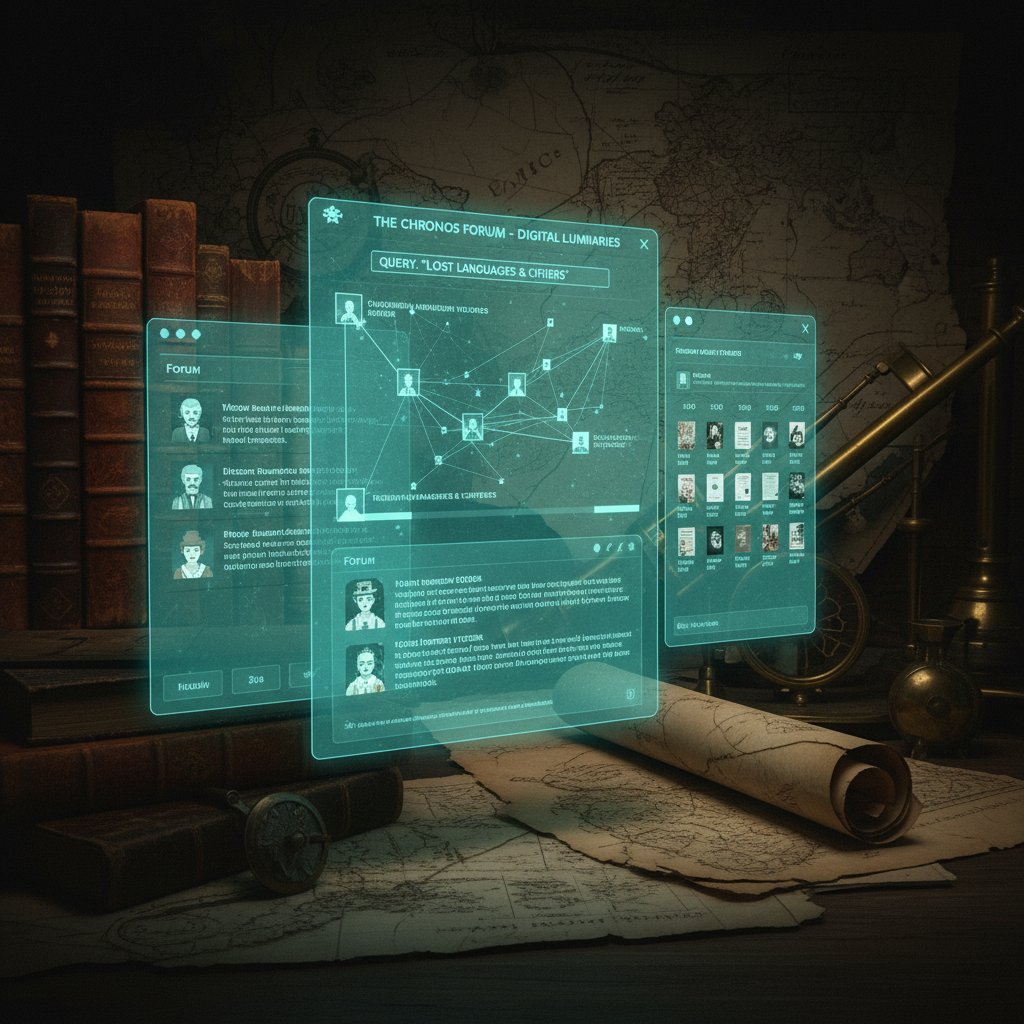Click the text field at the library panel's bottom

[x=740, y=624]
